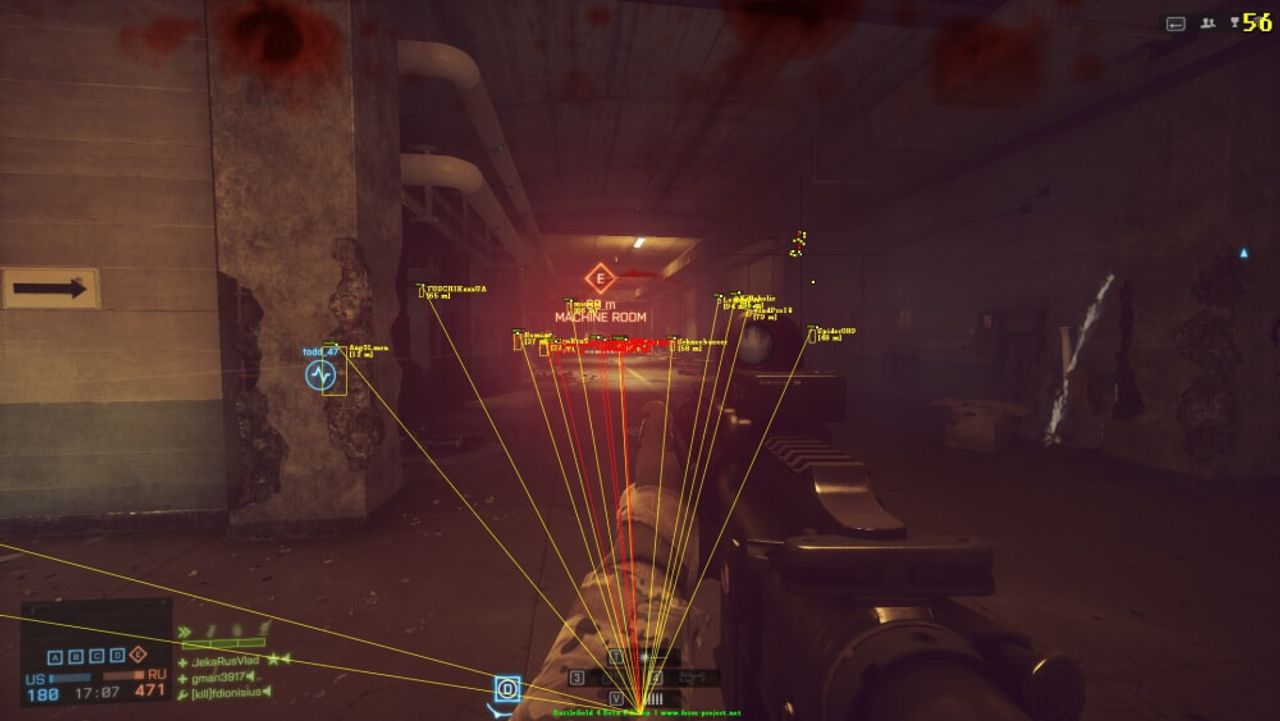Click the enemy-held E diamond in the scoreboard panel
Screen dimensions: 1280x721
(x=138, y=655)
